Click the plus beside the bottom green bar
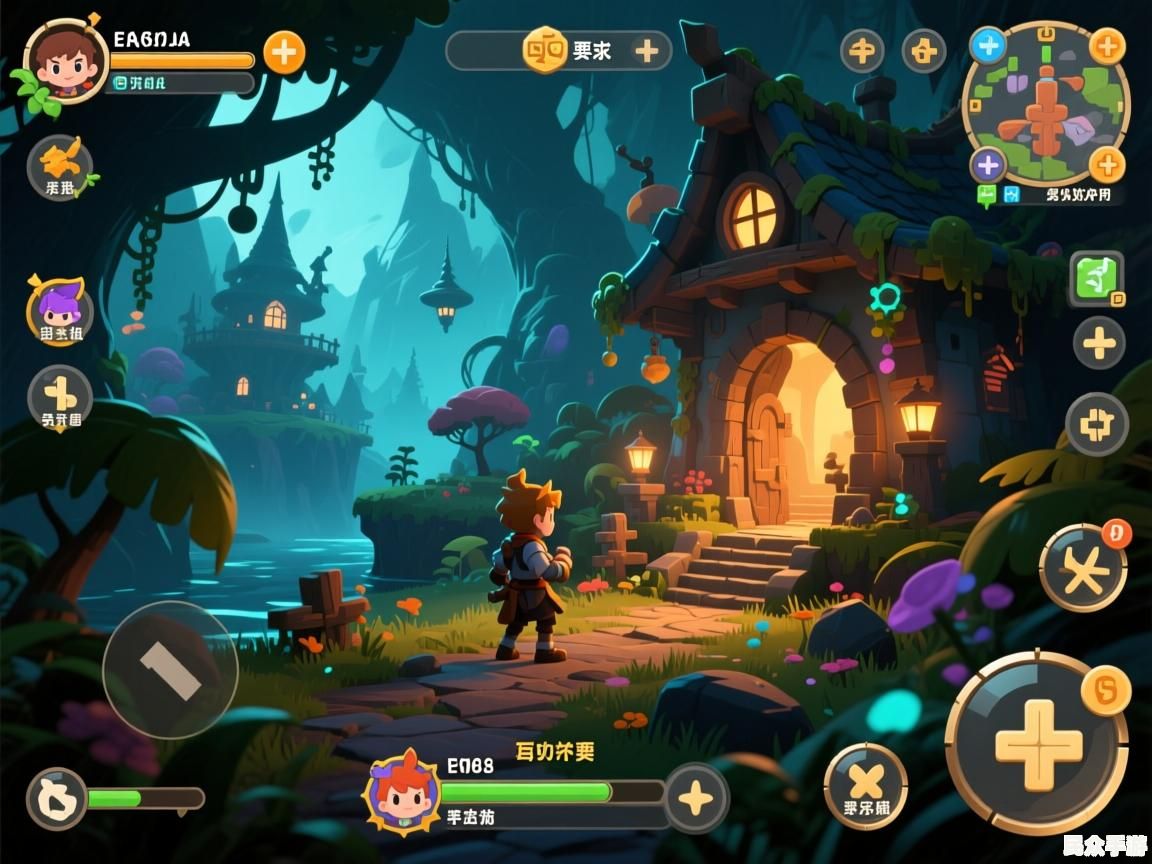 coord(696,797)
